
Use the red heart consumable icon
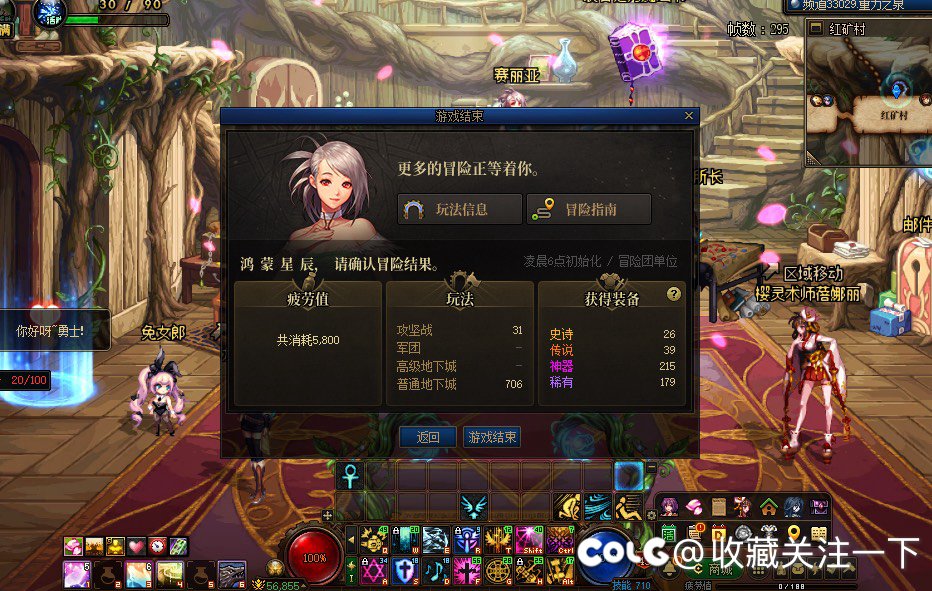coord(136,546)
